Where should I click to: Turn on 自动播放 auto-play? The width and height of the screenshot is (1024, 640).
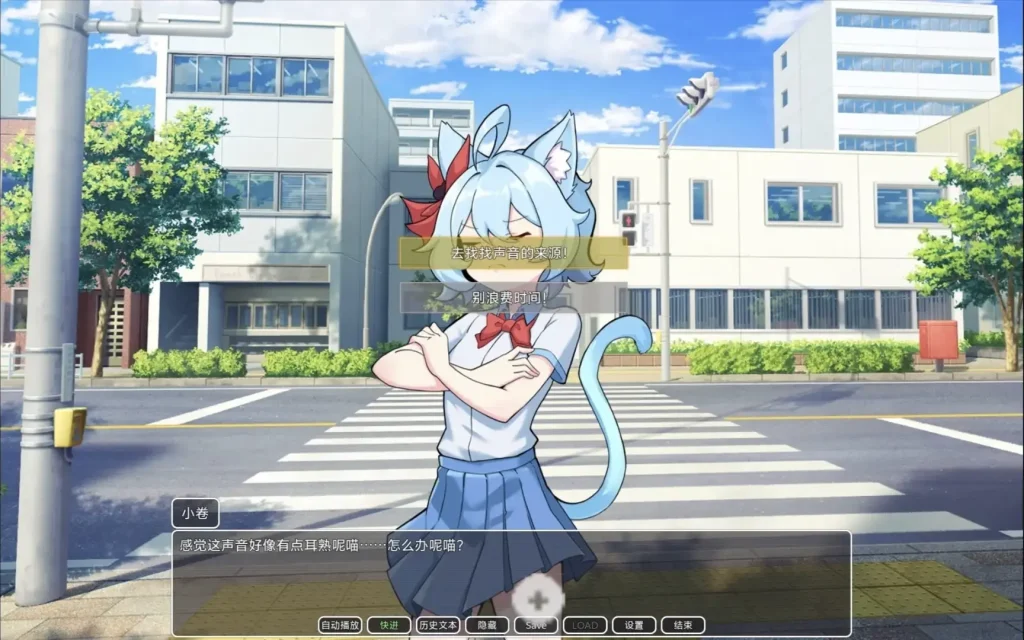coord(340,625)
